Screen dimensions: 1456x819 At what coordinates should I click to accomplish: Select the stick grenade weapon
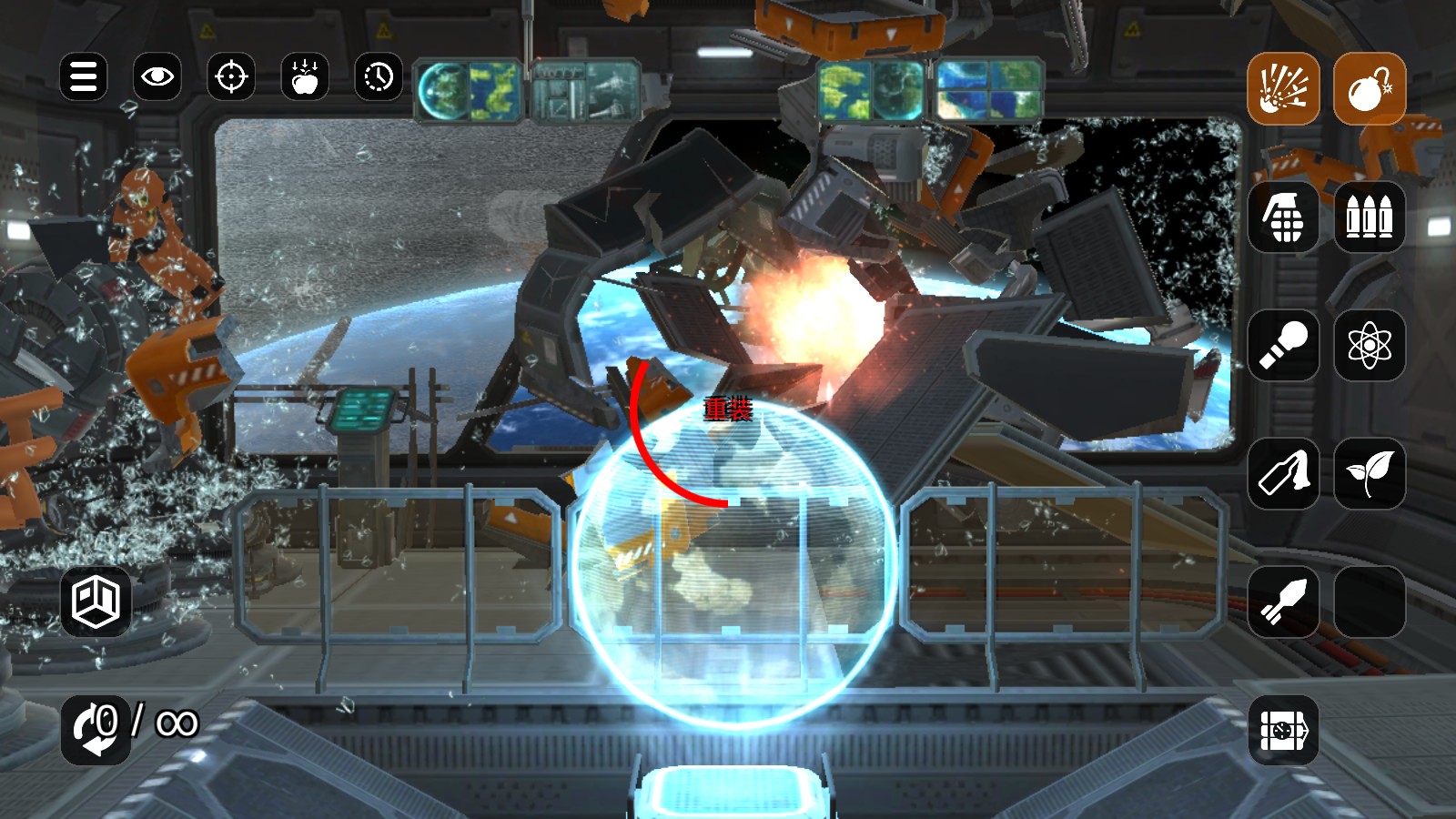pos(1284,346)
